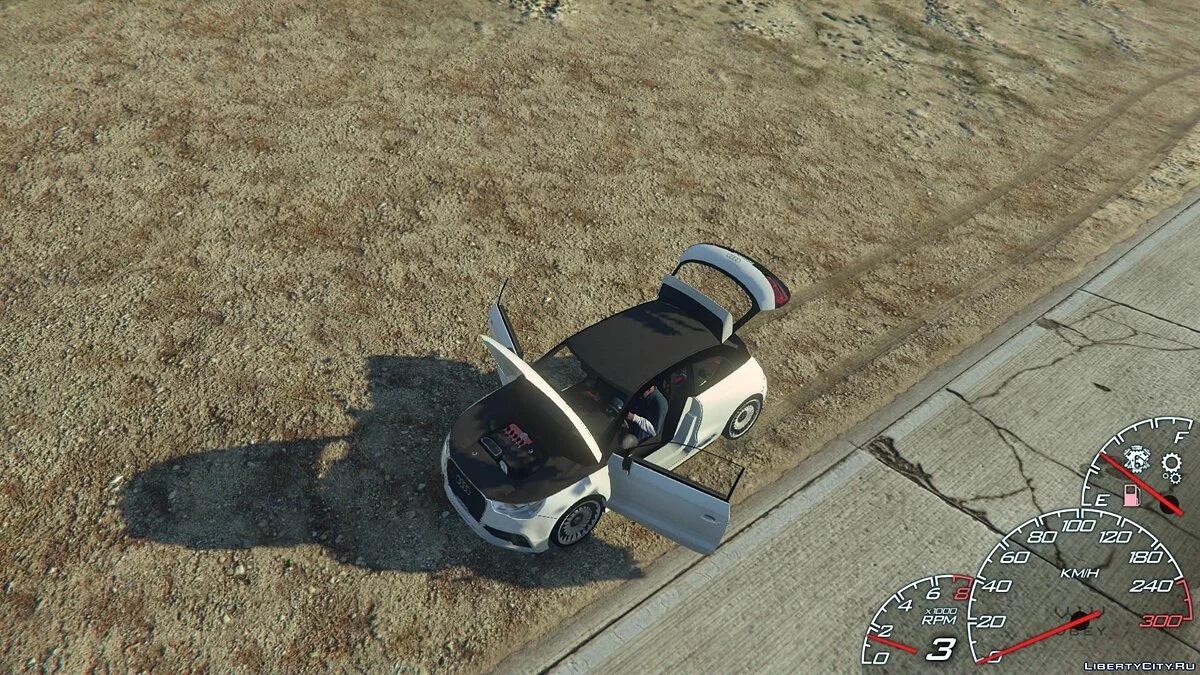Viewport: 1200px width, 675px height.
Task: Click the gears icon on fuel gauge
Action: pos(1171,464)
